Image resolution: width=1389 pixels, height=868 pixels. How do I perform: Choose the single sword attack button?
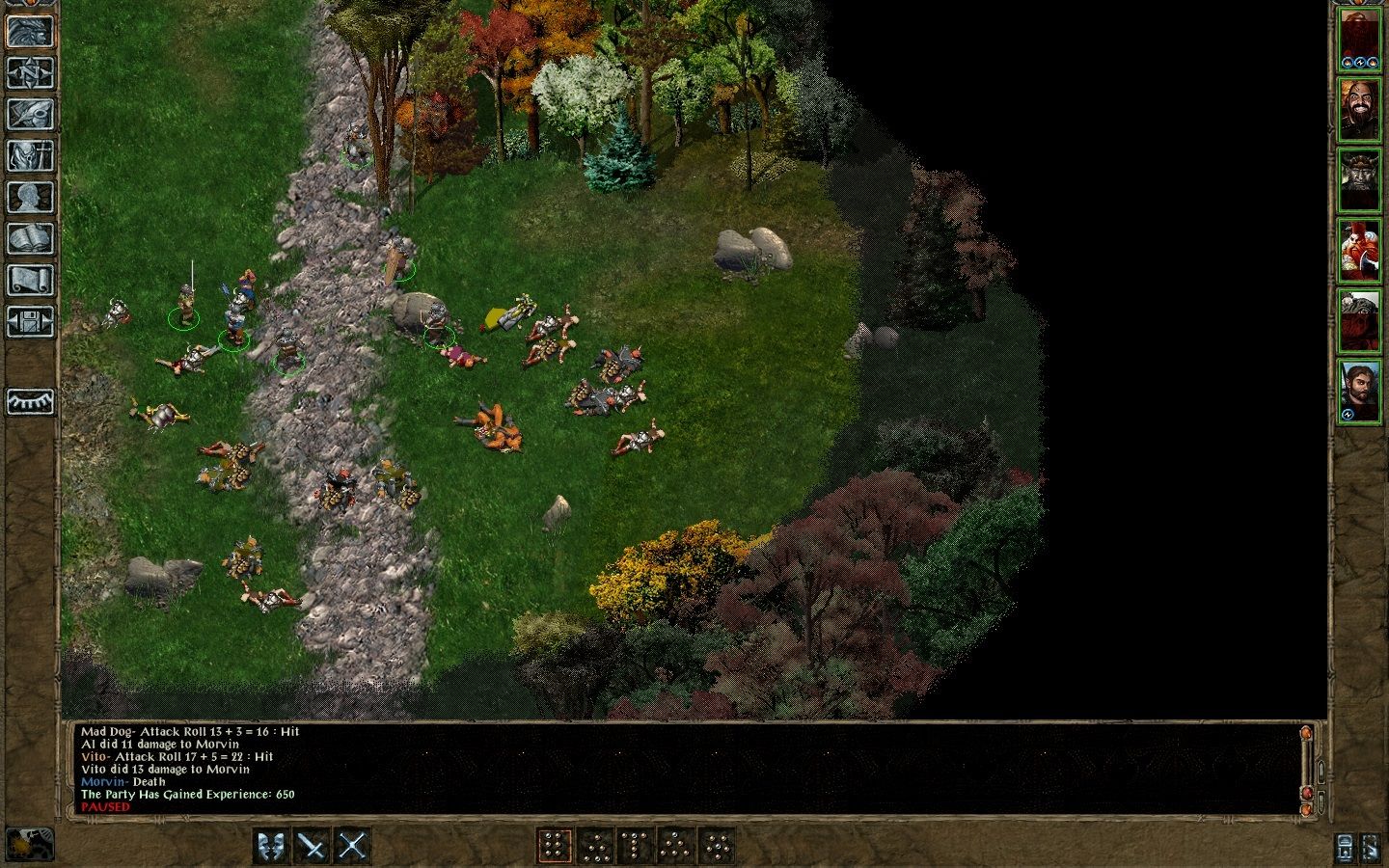313,847
